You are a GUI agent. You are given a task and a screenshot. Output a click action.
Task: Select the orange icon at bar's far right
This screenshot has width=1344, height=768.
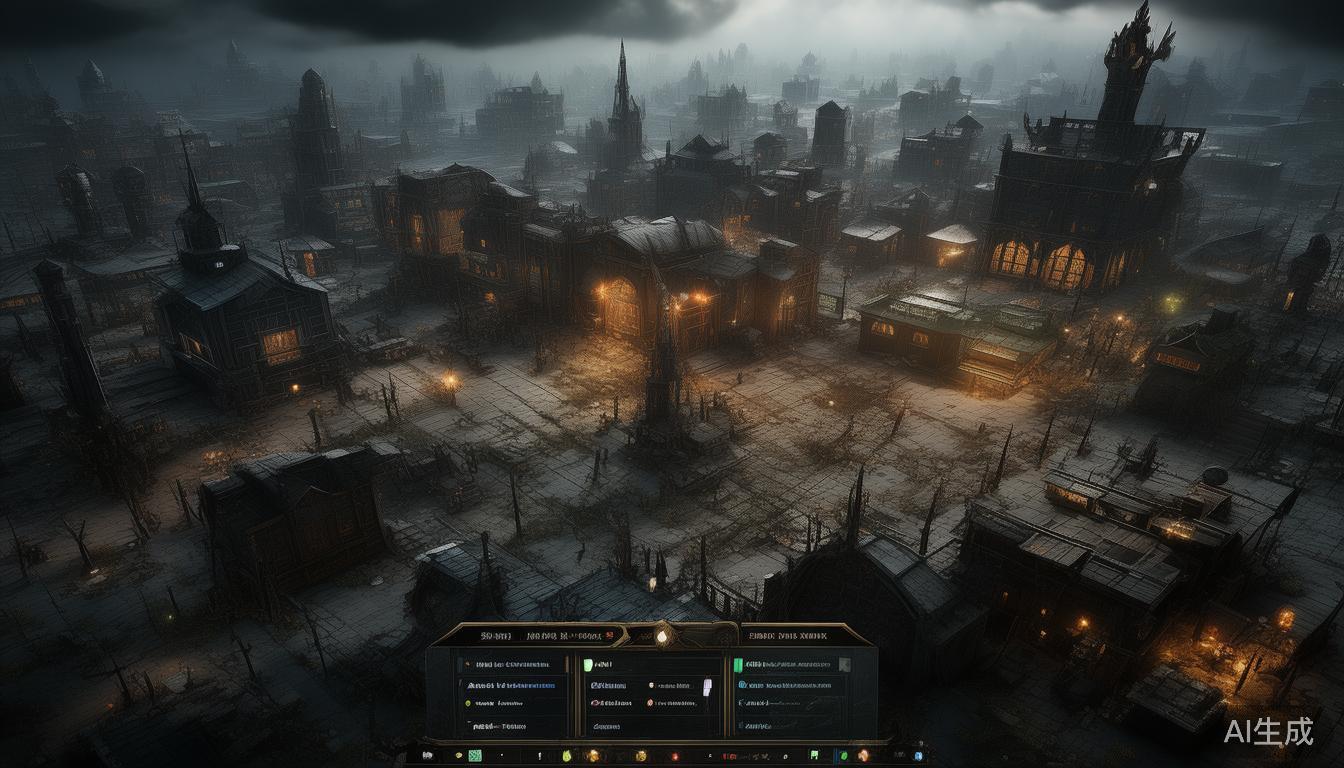(861, 755)
